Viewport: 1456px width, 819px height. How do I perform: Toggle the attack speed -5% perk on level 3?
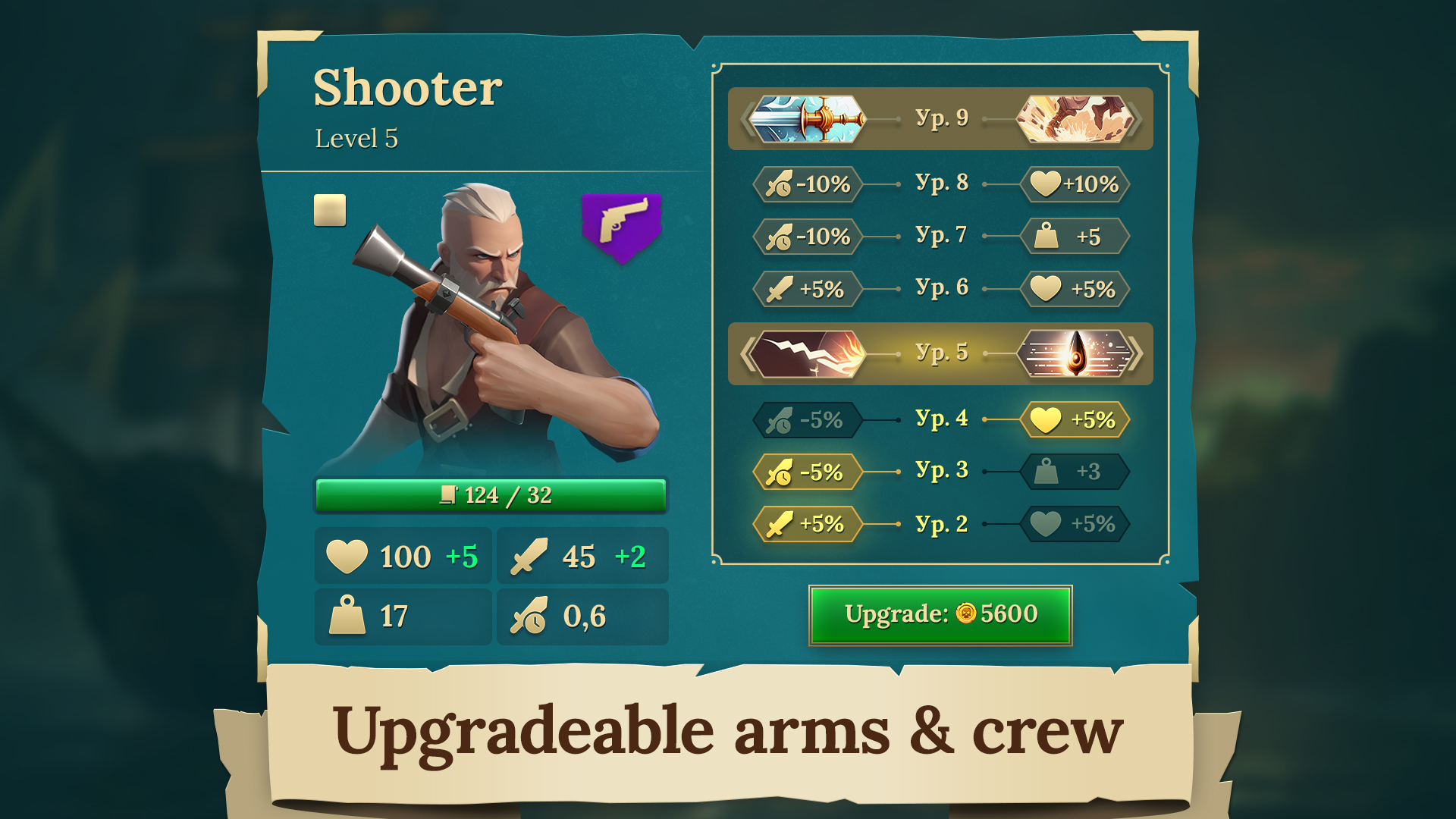tap(806, 471)
